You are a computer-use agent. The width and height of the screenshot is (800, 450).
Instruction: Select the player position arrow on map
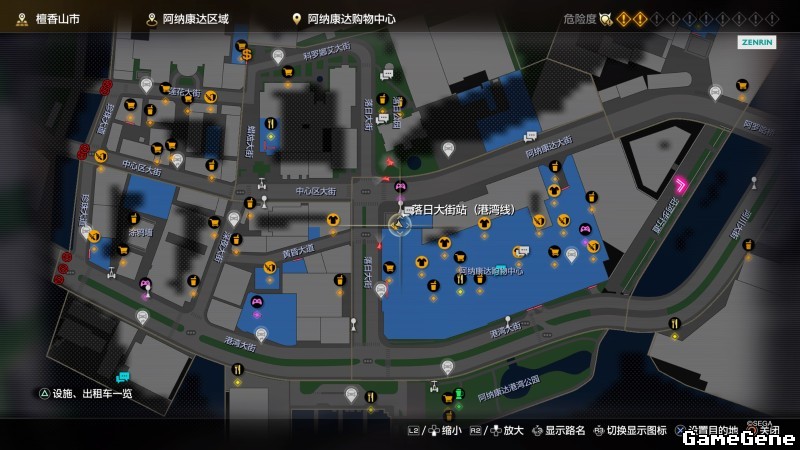click(x=399, y=225)
